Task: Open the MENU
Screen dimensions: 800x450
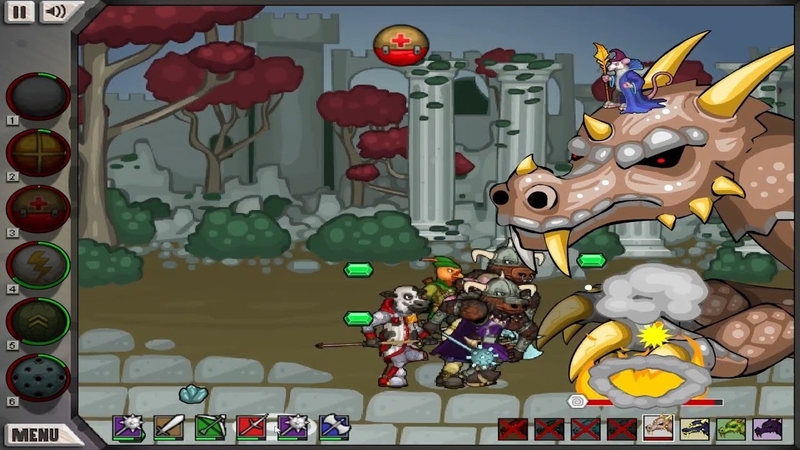Action: click(37, 435)
